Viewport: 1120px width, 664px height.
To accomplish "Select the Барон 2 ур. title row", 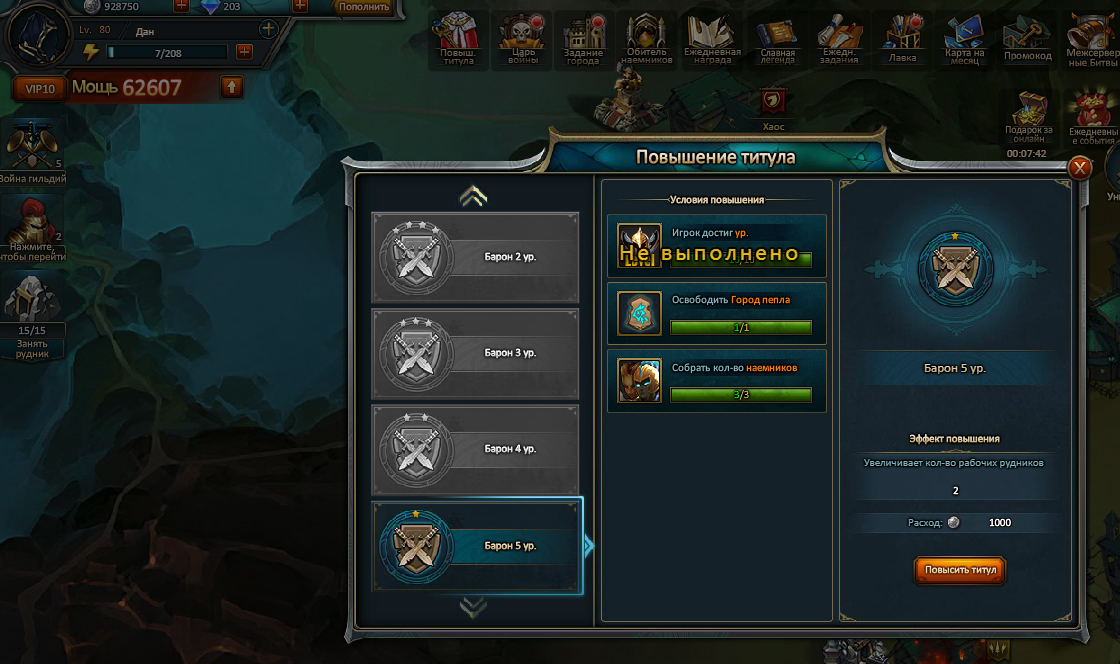I will coord(475,257).
